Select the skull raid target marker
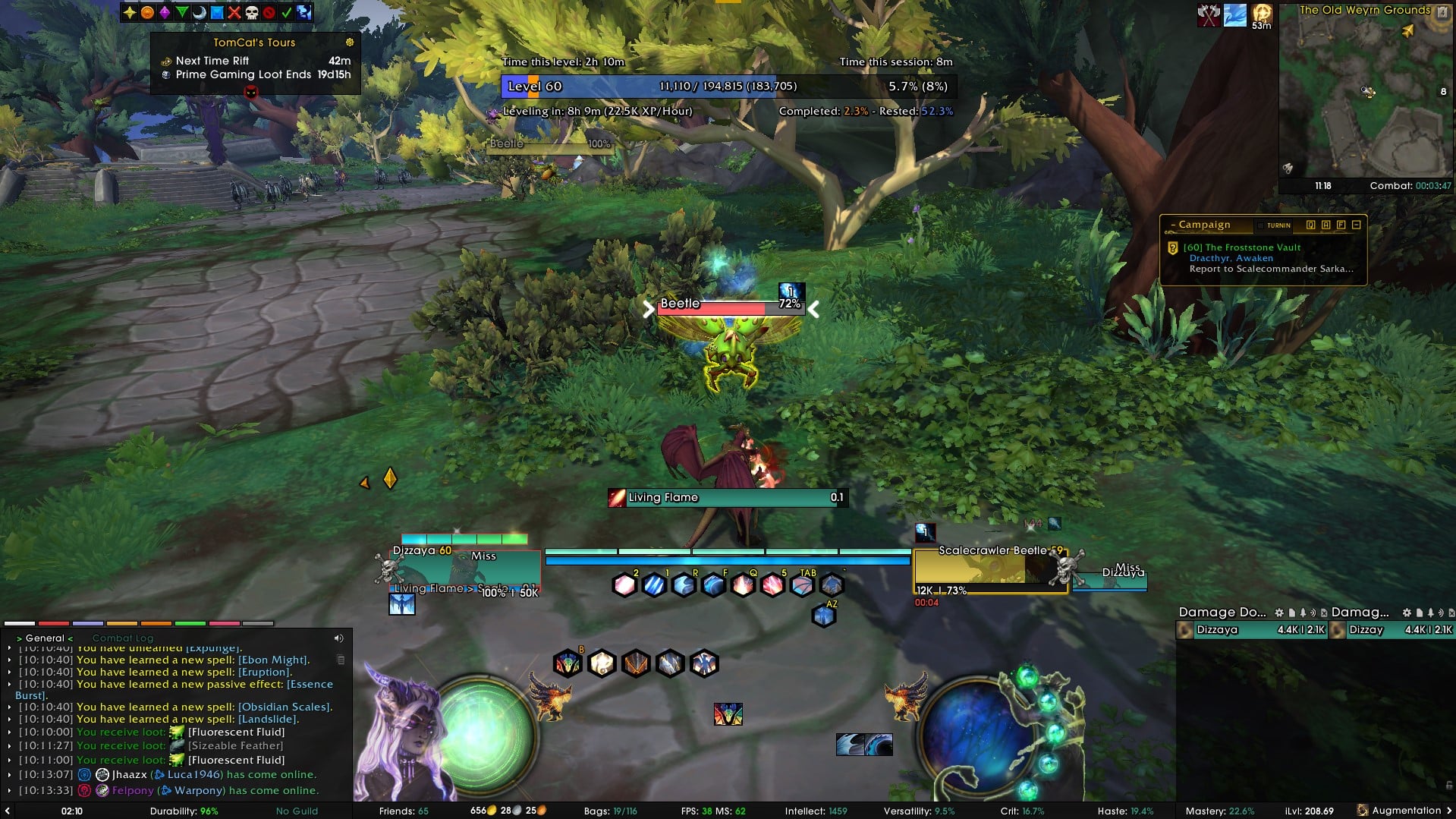1456x819 pixels. click(251, 12)
